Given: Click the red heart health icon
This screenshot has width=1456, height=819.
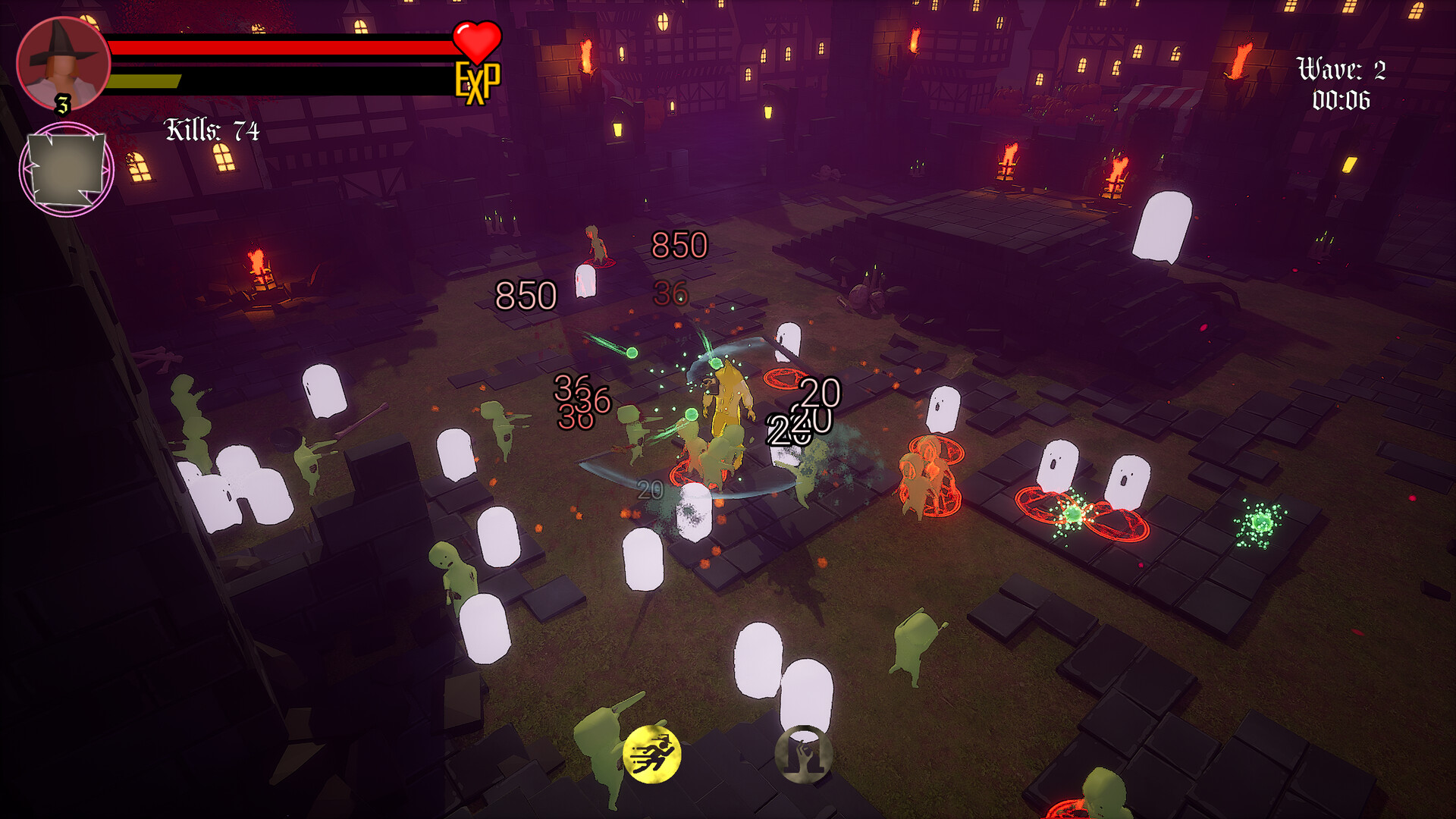Looking at the screenshot, I should [x=475, y=42].
